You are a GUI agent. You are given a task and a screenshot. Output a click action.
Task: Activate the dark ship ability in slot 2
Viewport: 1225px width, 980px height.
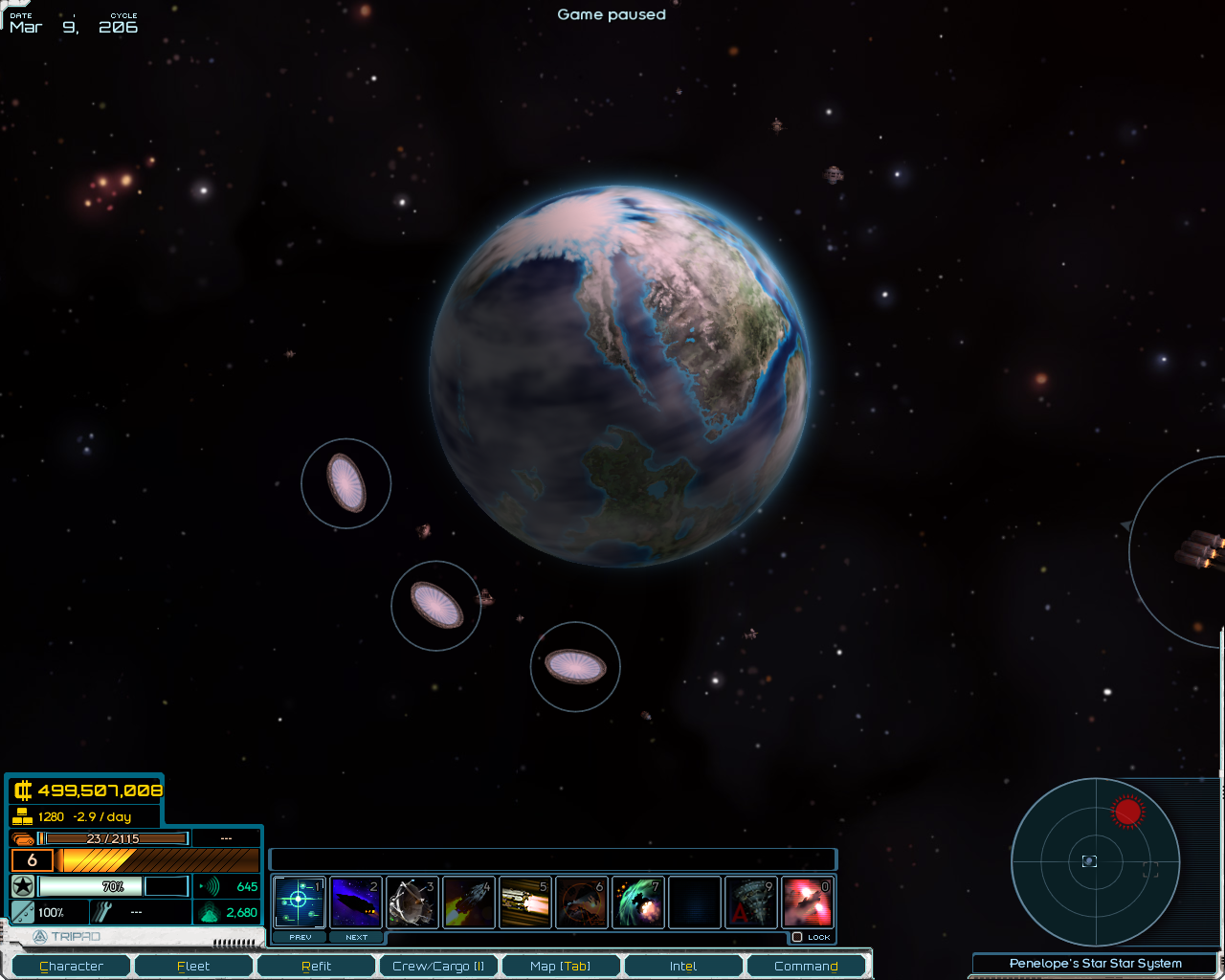tap(355, 902)
